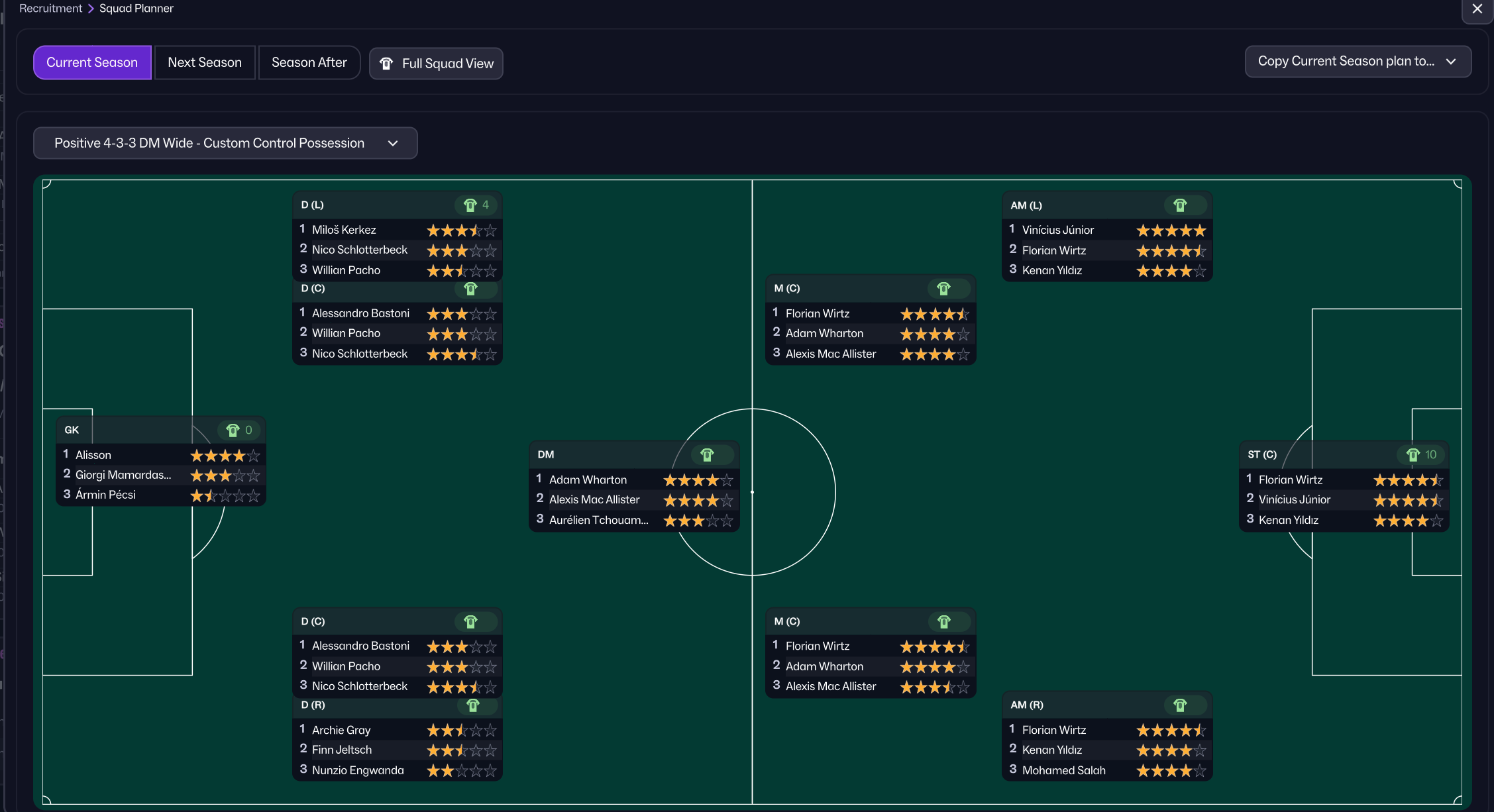Select the Season After tab
This screenshot has width=1494, height=812.
309,62
